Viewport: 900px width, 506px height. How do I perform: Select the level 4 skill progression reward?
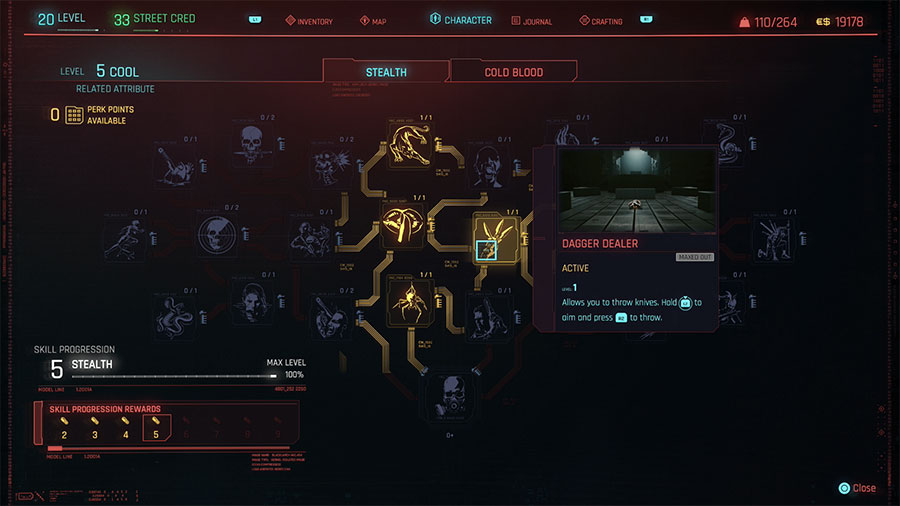(125, 429)
